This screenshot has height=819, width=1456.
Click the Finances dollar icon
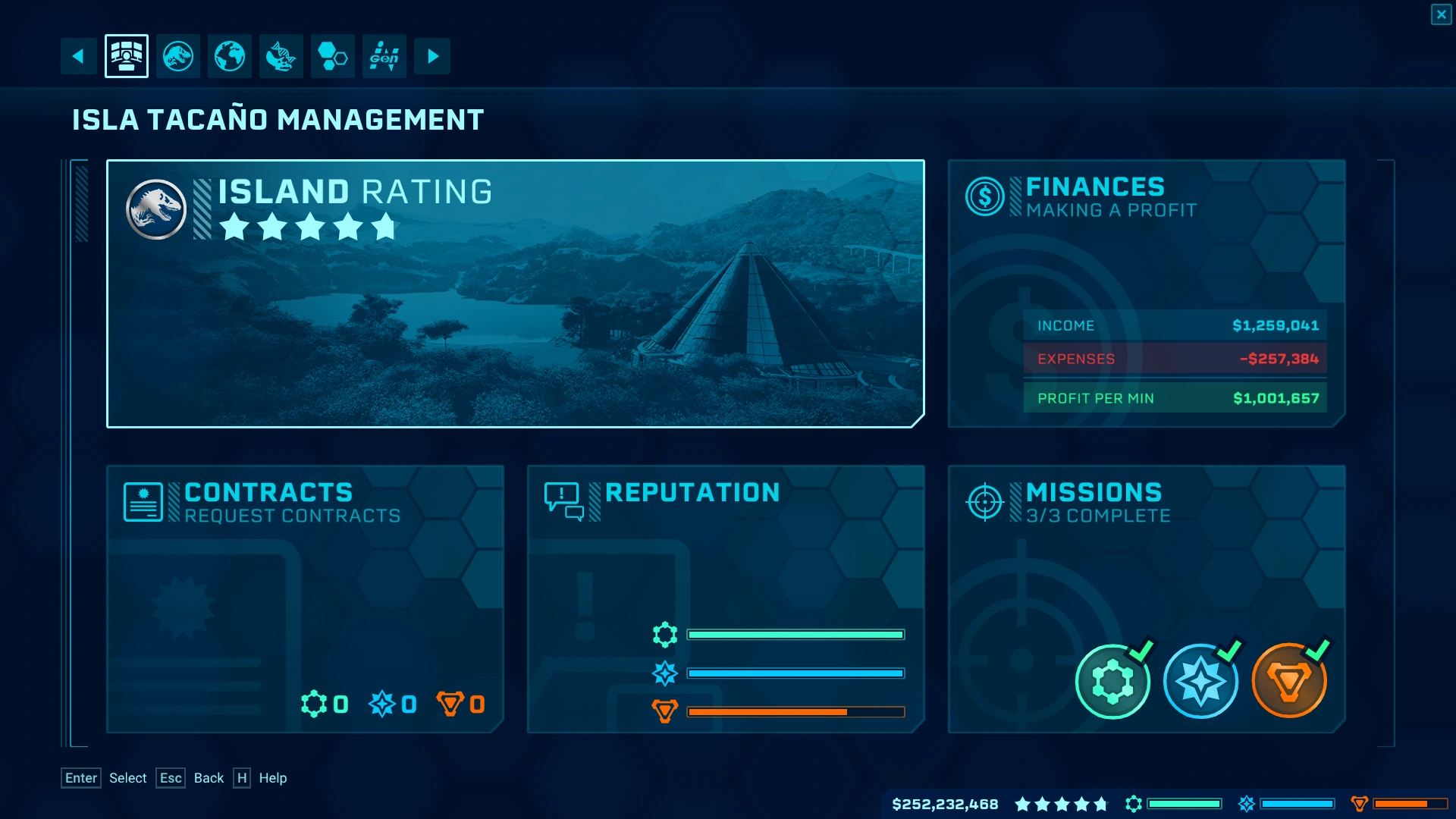984,196
